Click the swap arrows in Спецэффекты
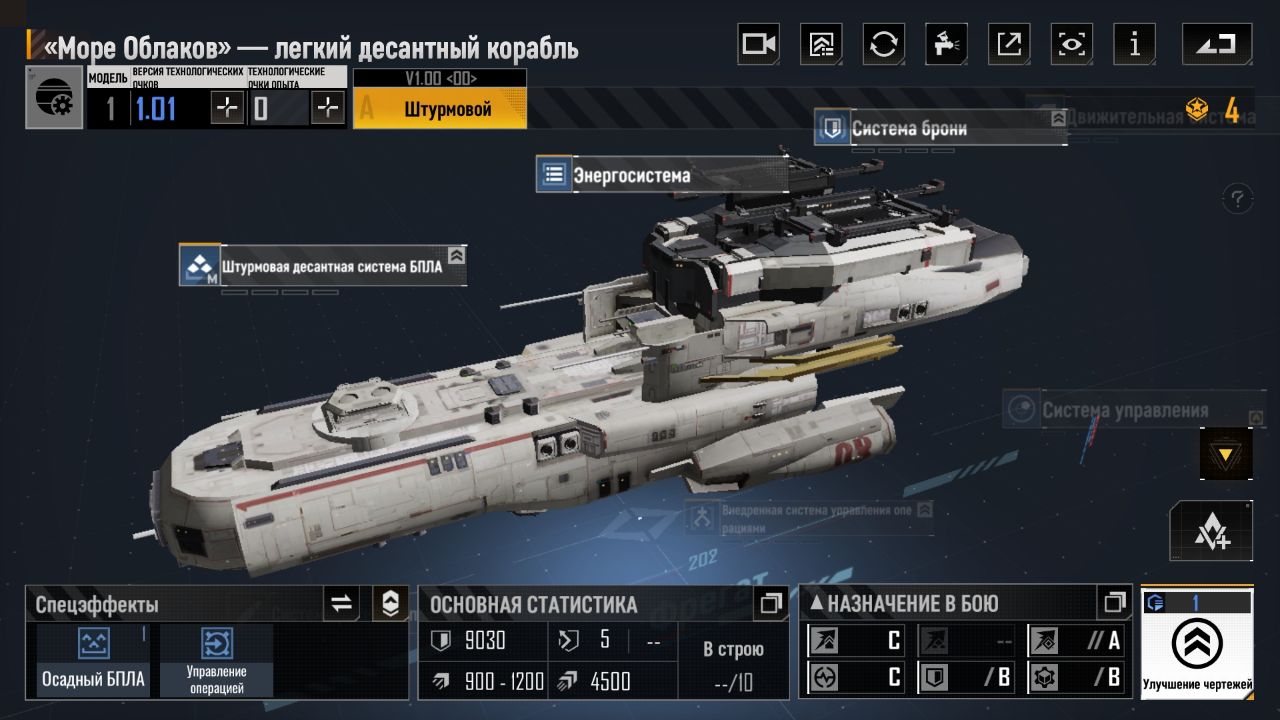 click(x=342, y=603)
